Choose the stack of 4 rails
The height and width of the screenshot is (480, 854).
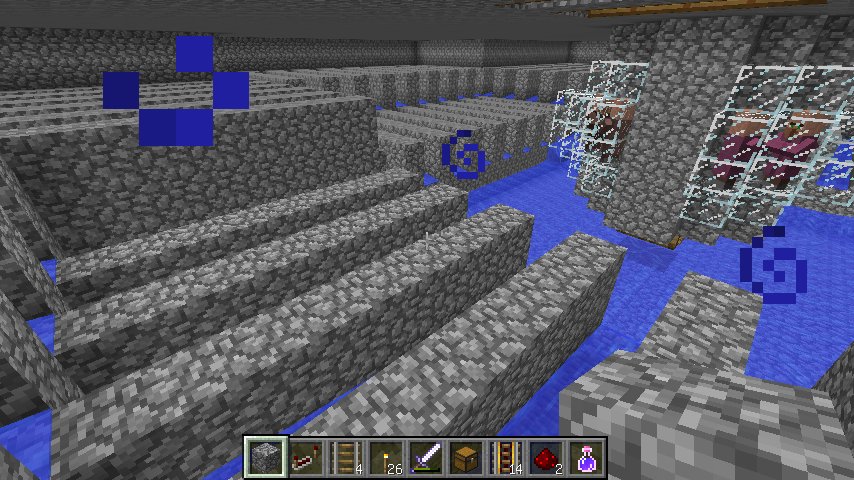click(x=347, y=458)
